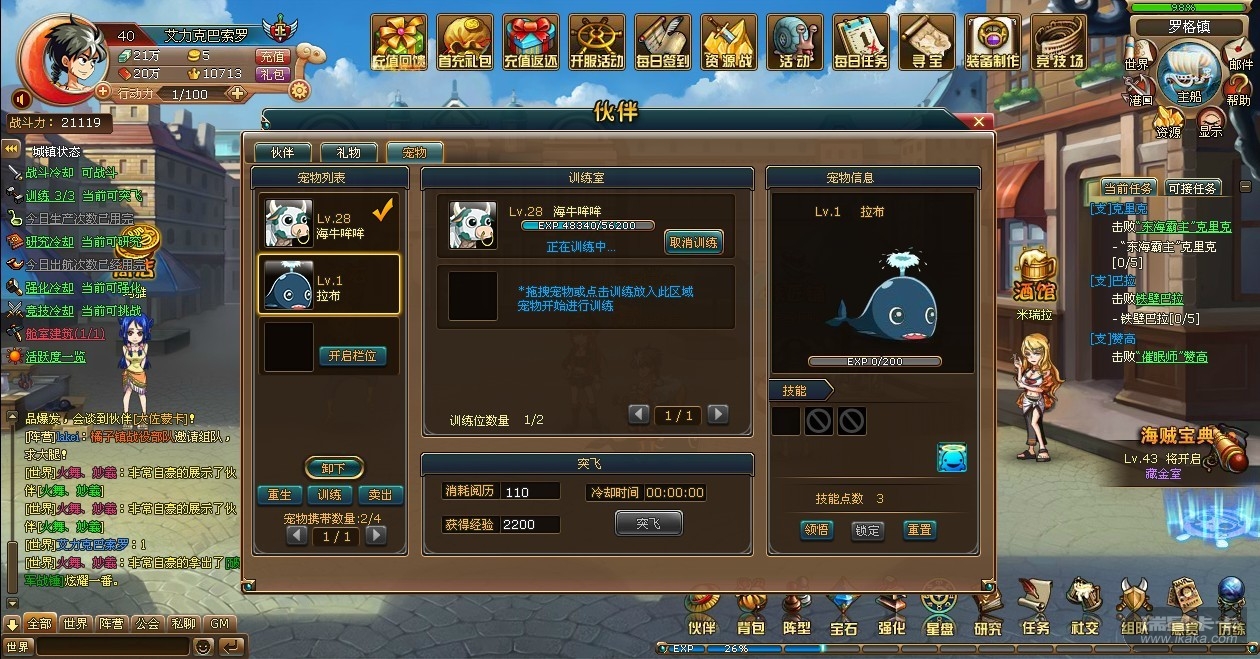Select the Lv.1 拉布 whale pet

pos(329,285)
